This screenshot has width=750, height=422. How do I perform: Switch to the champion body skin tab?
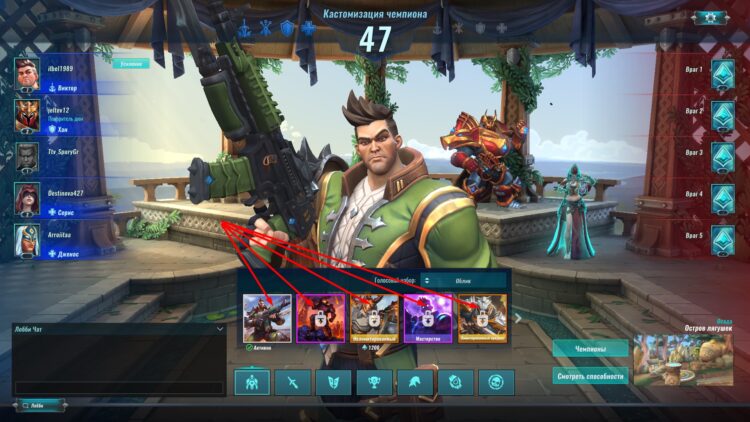coord(252,382)
